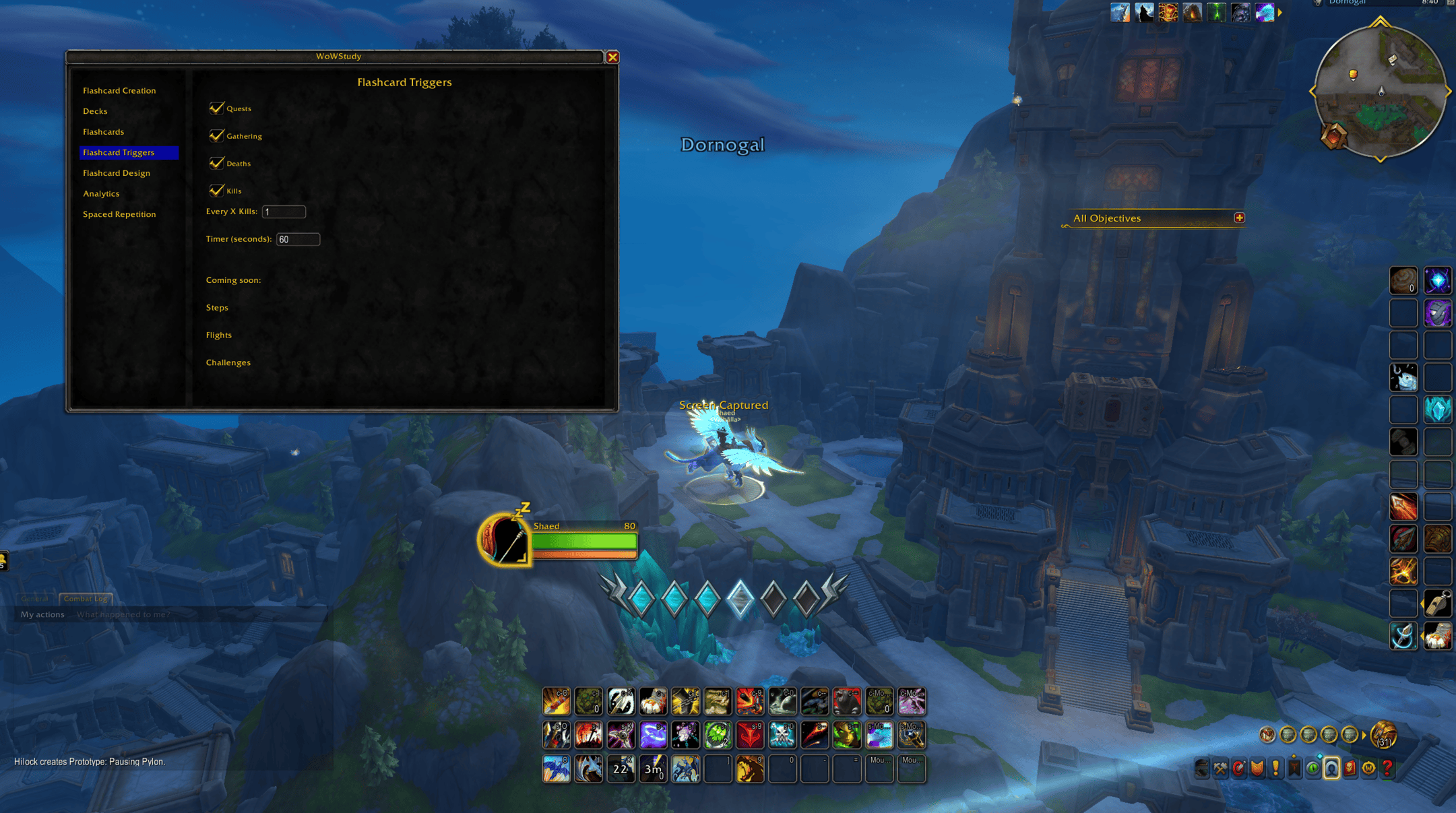Open Character Info silhouette icon

coord(1332,768)
